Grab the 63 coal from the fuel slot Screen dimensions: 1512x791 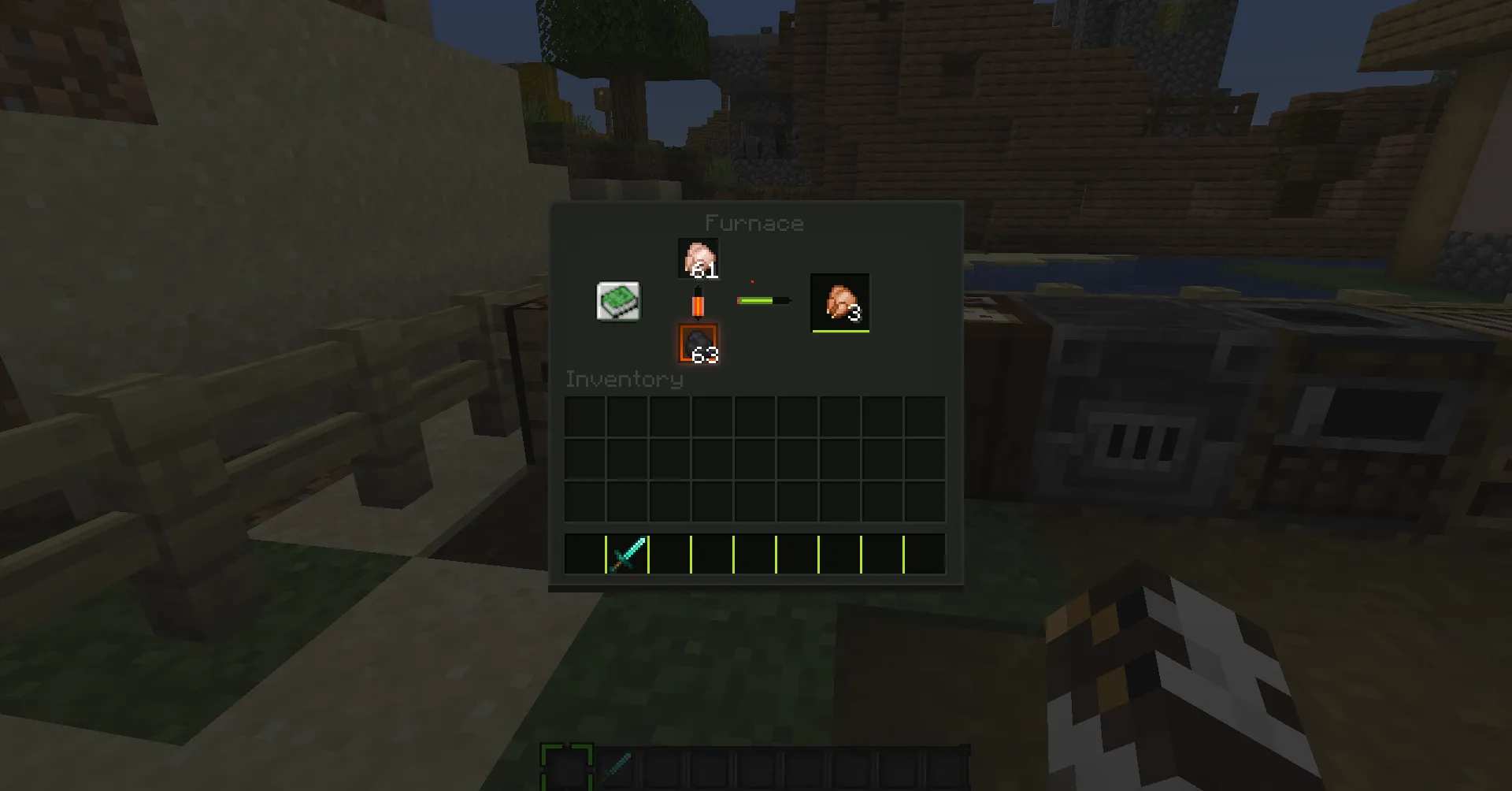(698, 344)
